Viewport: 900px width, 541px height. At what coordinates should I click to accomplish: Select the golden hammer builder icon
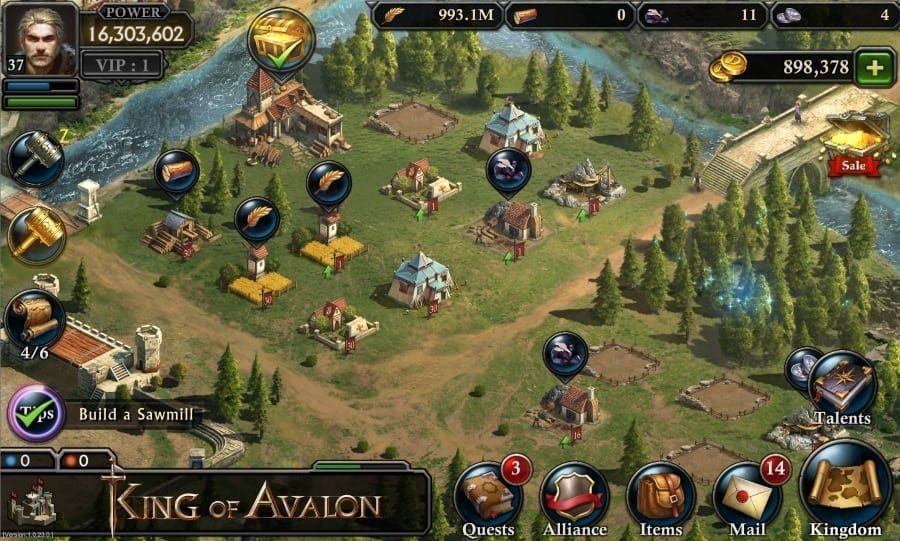tap(37, 233)
